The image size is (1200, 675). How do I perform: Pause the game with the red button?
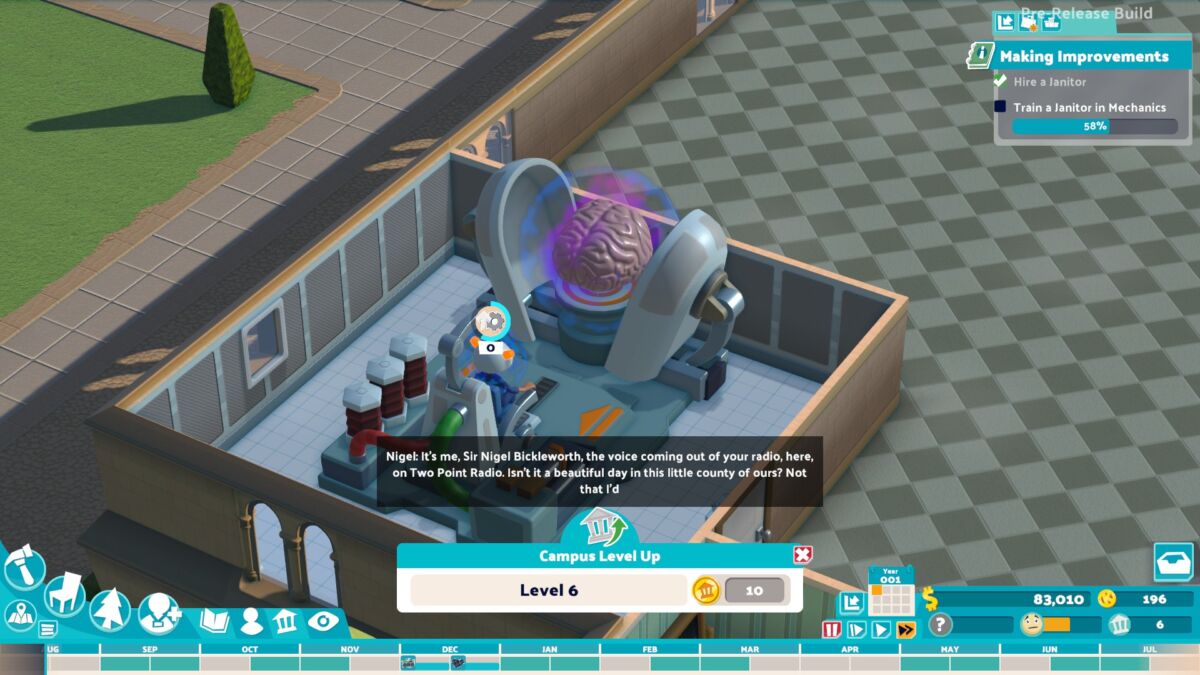pos(831,629)
